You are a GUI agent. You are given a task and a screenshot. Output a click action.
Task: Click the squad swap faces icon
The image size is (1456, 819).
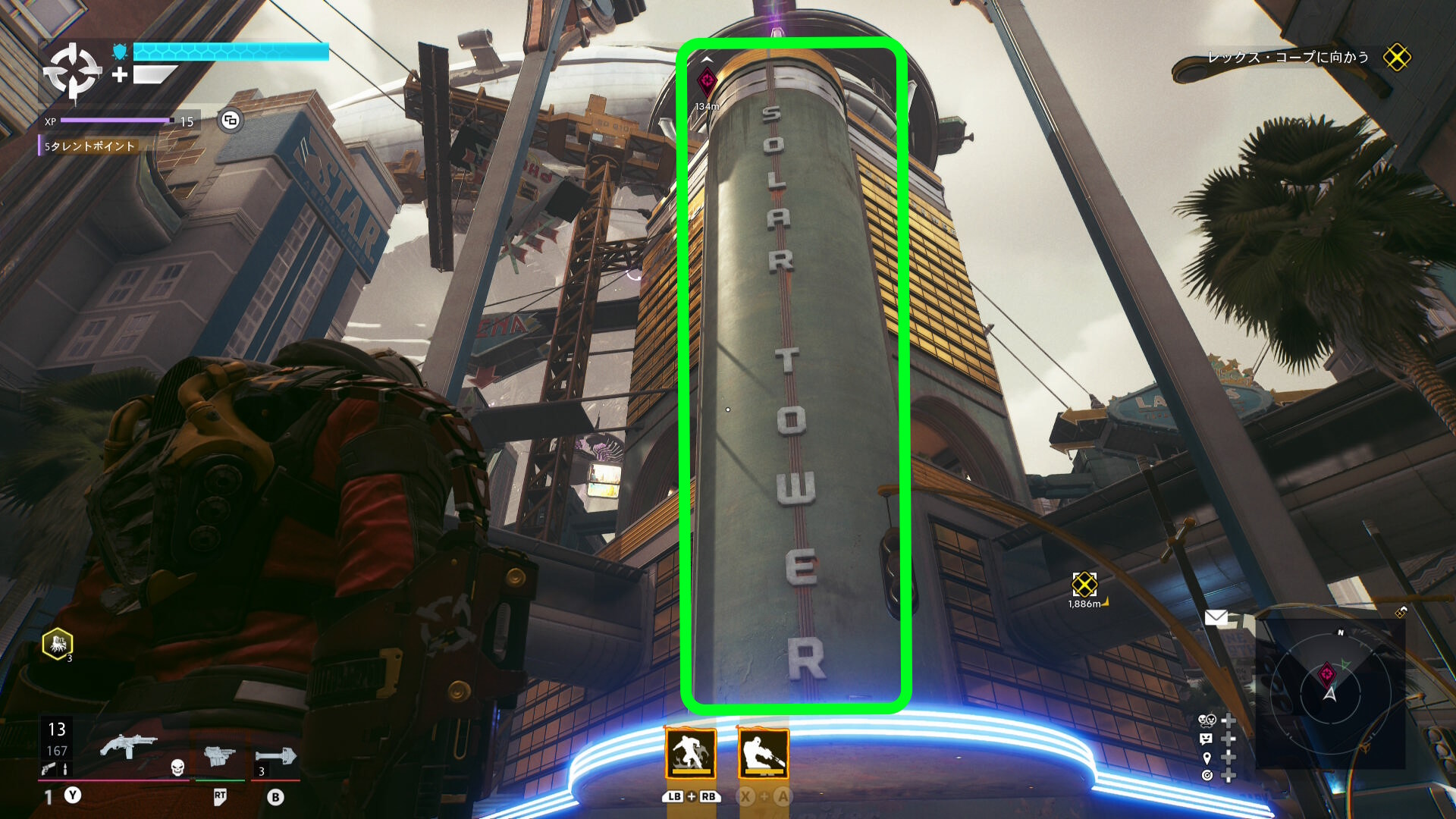coord(1207,720)
